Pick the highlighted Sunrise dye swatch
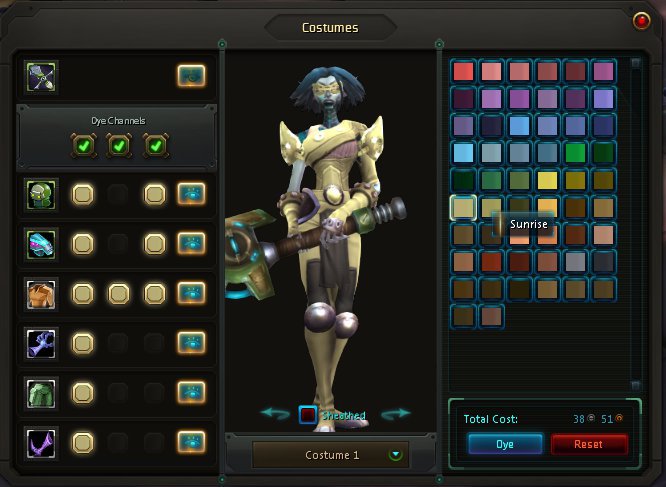Viewport: 666px width, 487px height. click(463, 207)
